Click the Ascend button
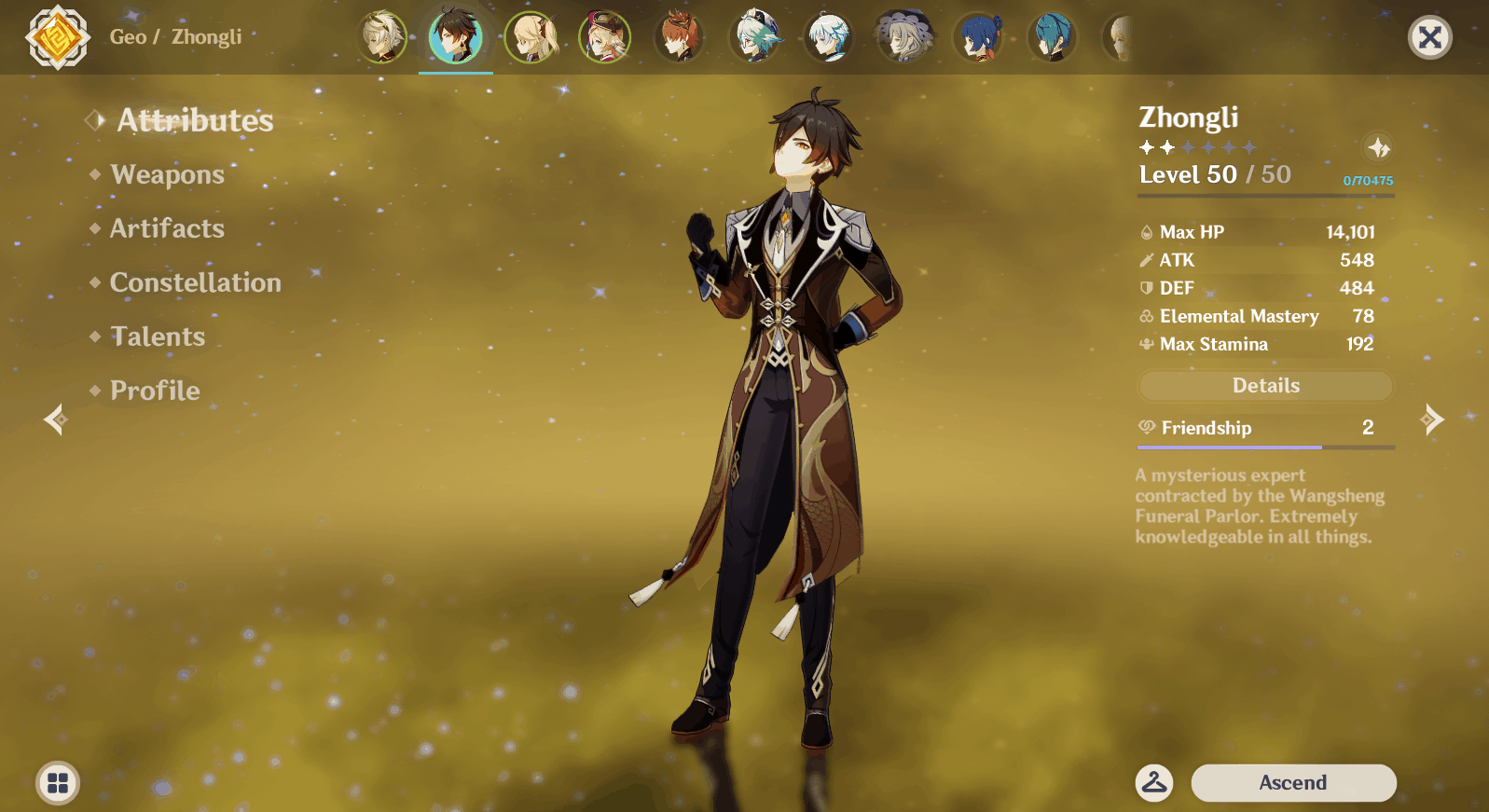 (1292, 782)
